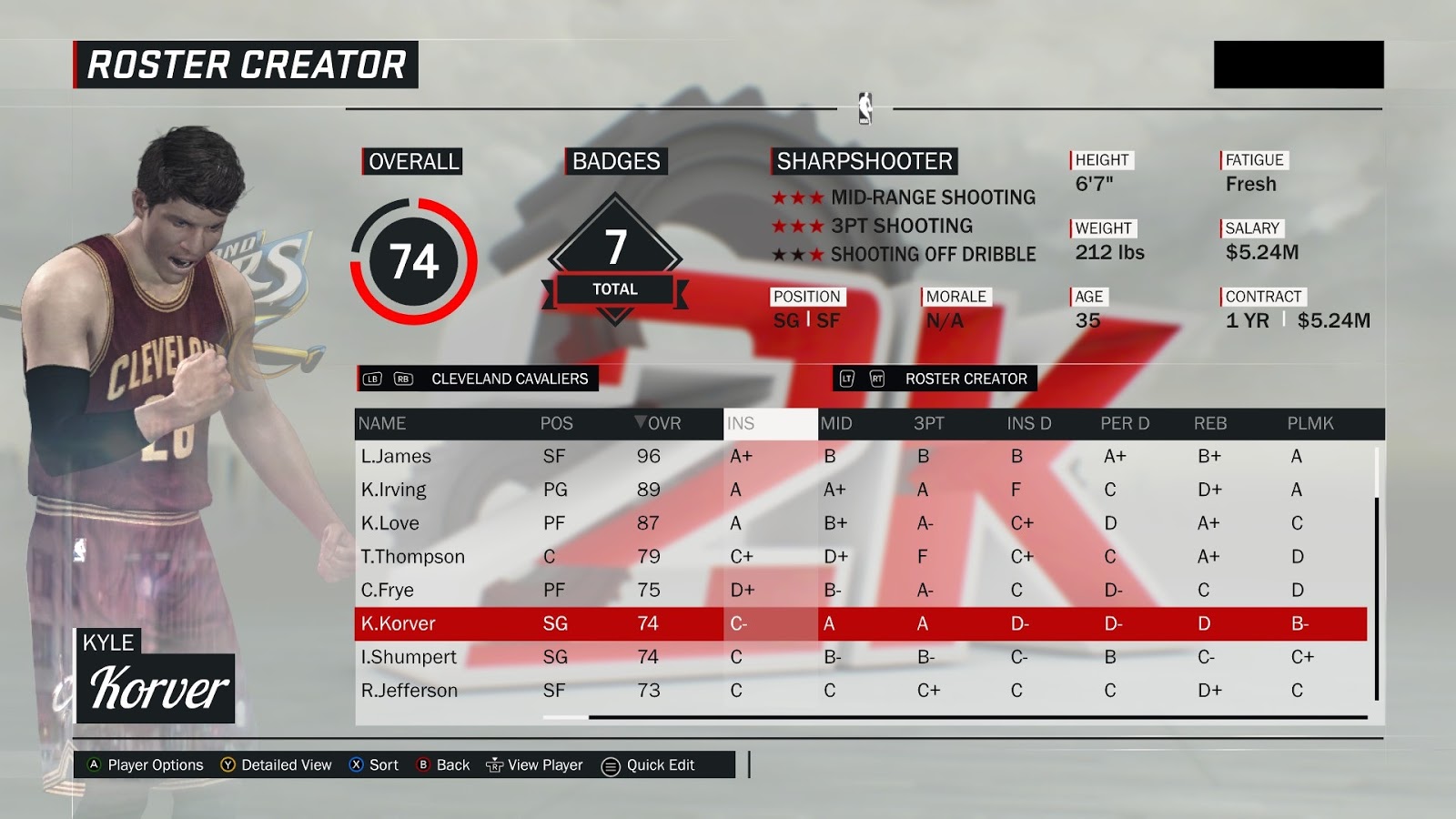1456x819 pixels.
Task: Select the R.Jefferson roster row
Action: coord(409,690)
